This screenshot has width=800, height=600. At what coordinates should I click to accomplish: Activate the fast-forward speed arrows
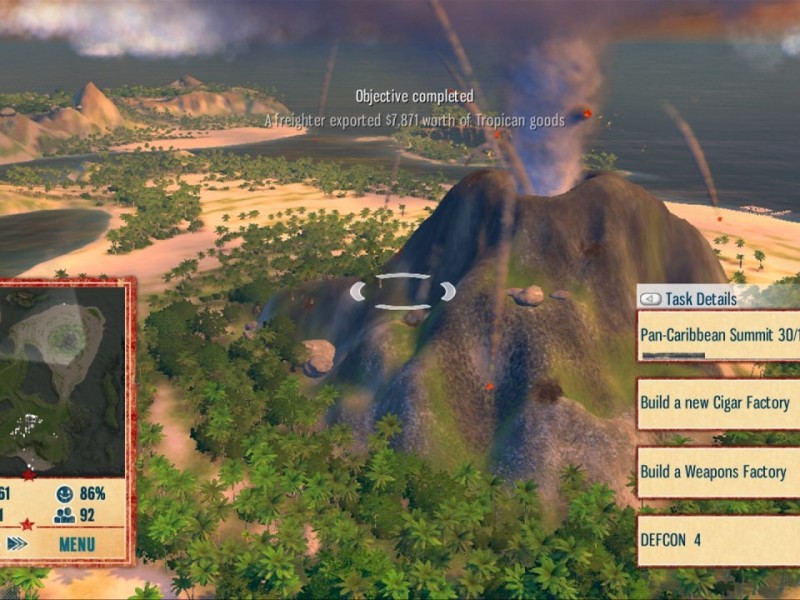click(17, 544)
